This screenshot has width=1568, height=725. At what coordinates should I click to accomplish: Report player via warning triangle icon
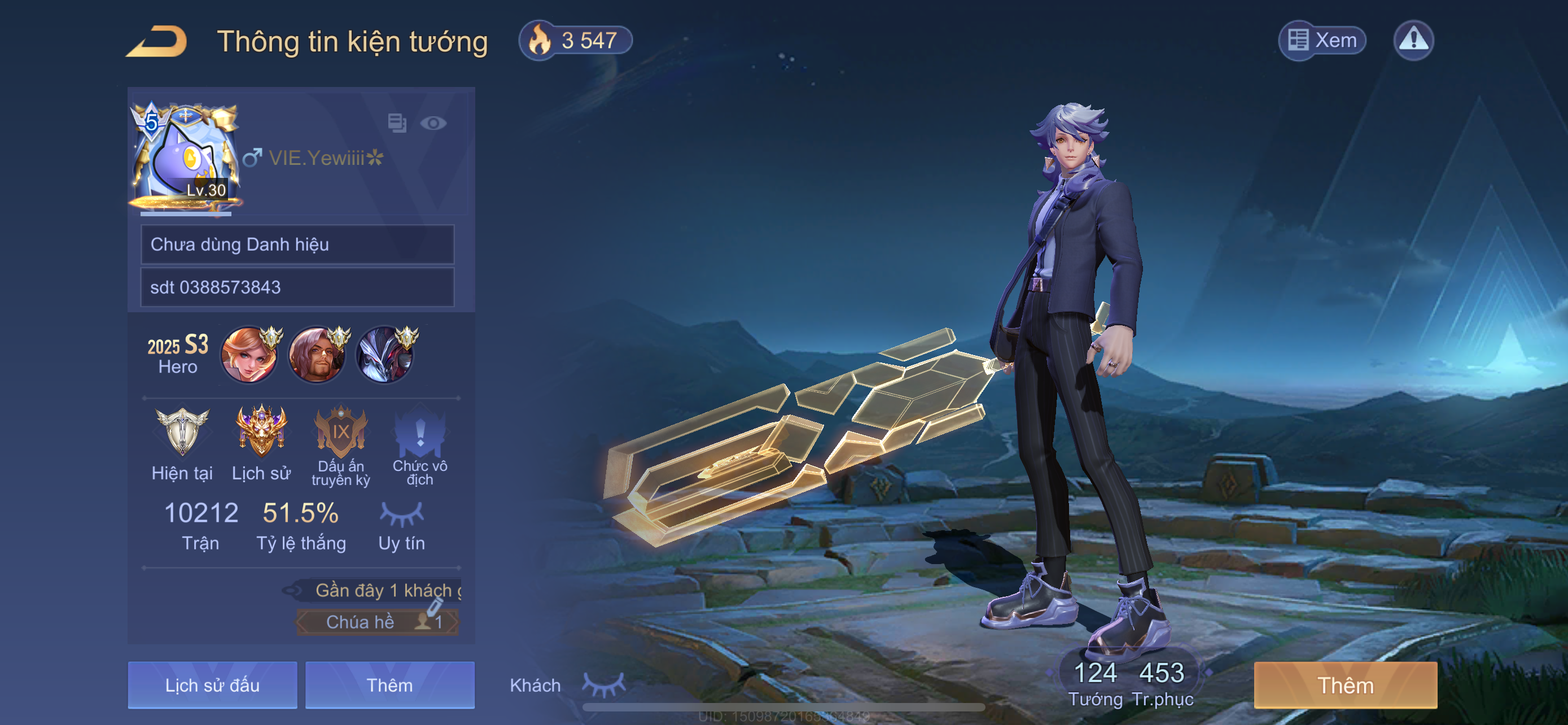pyautogui.click(x=1413, y=41)
